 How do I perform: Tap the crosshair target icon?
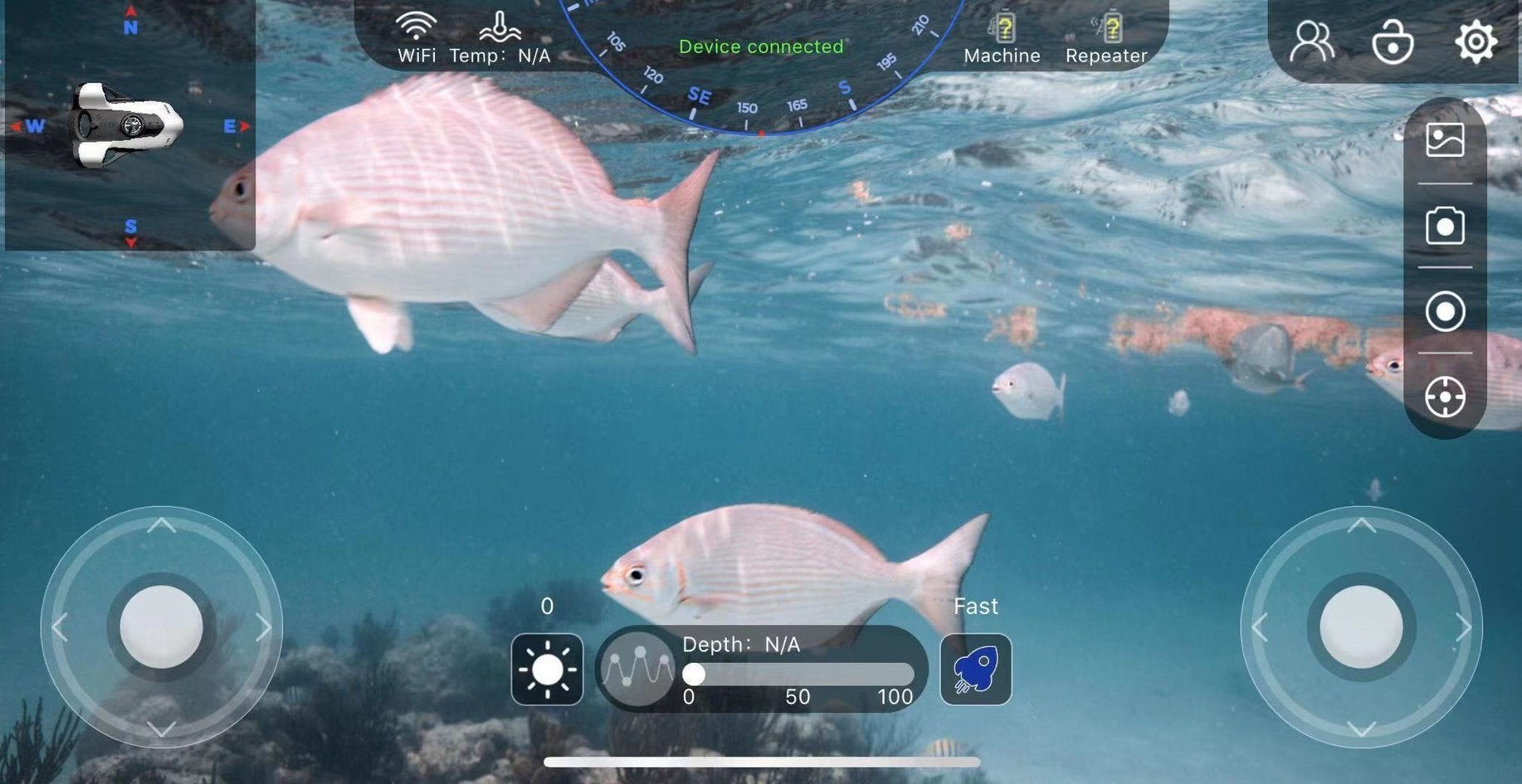point(1445,397)
